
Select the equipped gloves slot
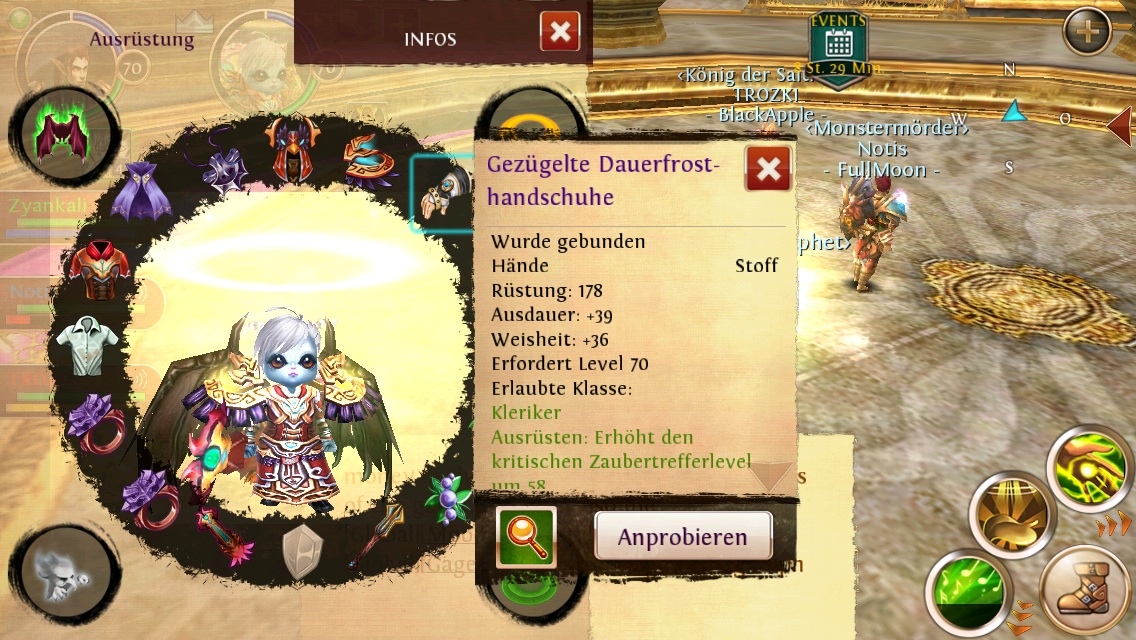point(440,192)
